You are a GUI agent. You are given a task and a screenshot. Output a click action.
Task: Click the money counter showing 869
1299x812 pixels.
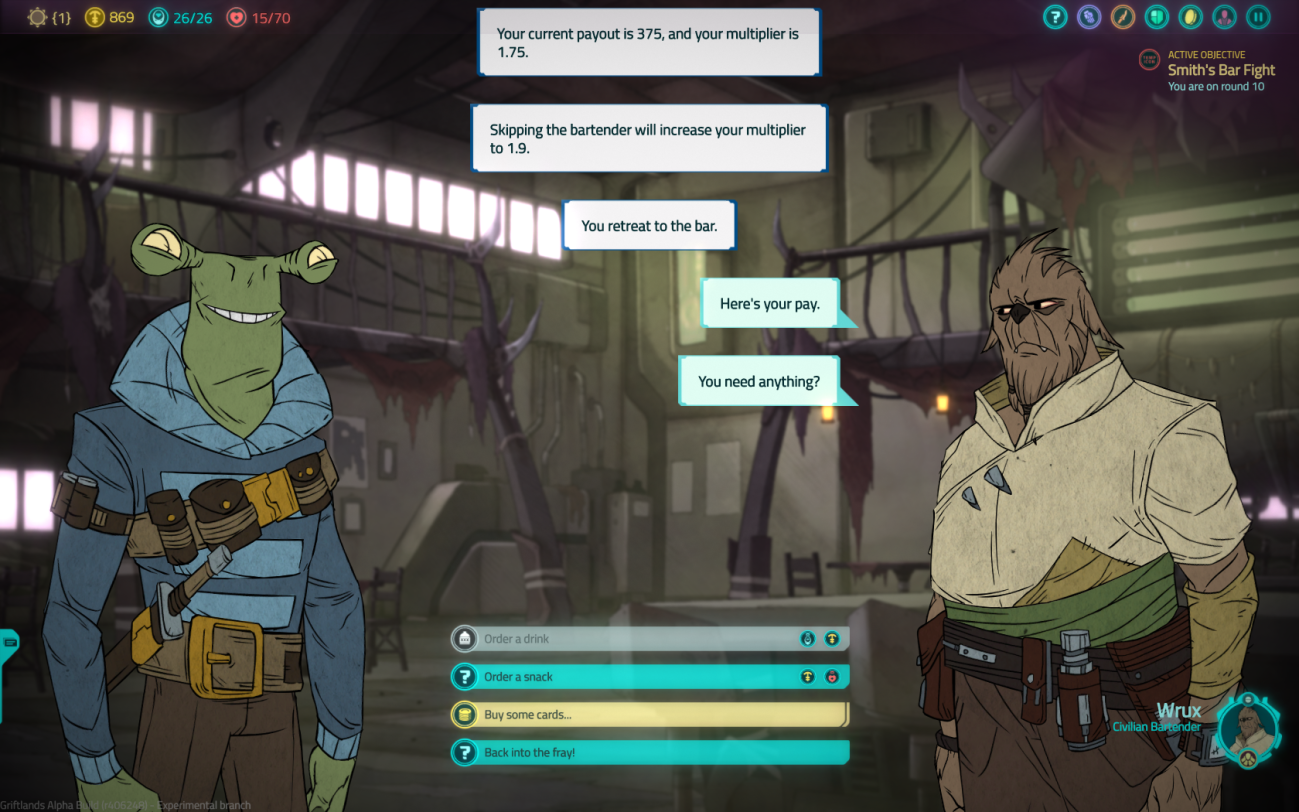[x=109, y=17]
